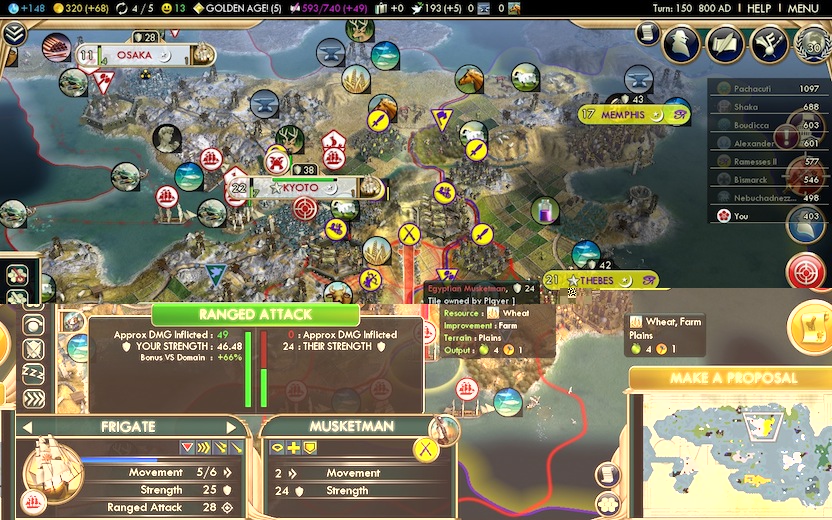Open the HELP civilopedia
Image resolution: width=832 pixels, height=520 pixels.
pos(759,8)
